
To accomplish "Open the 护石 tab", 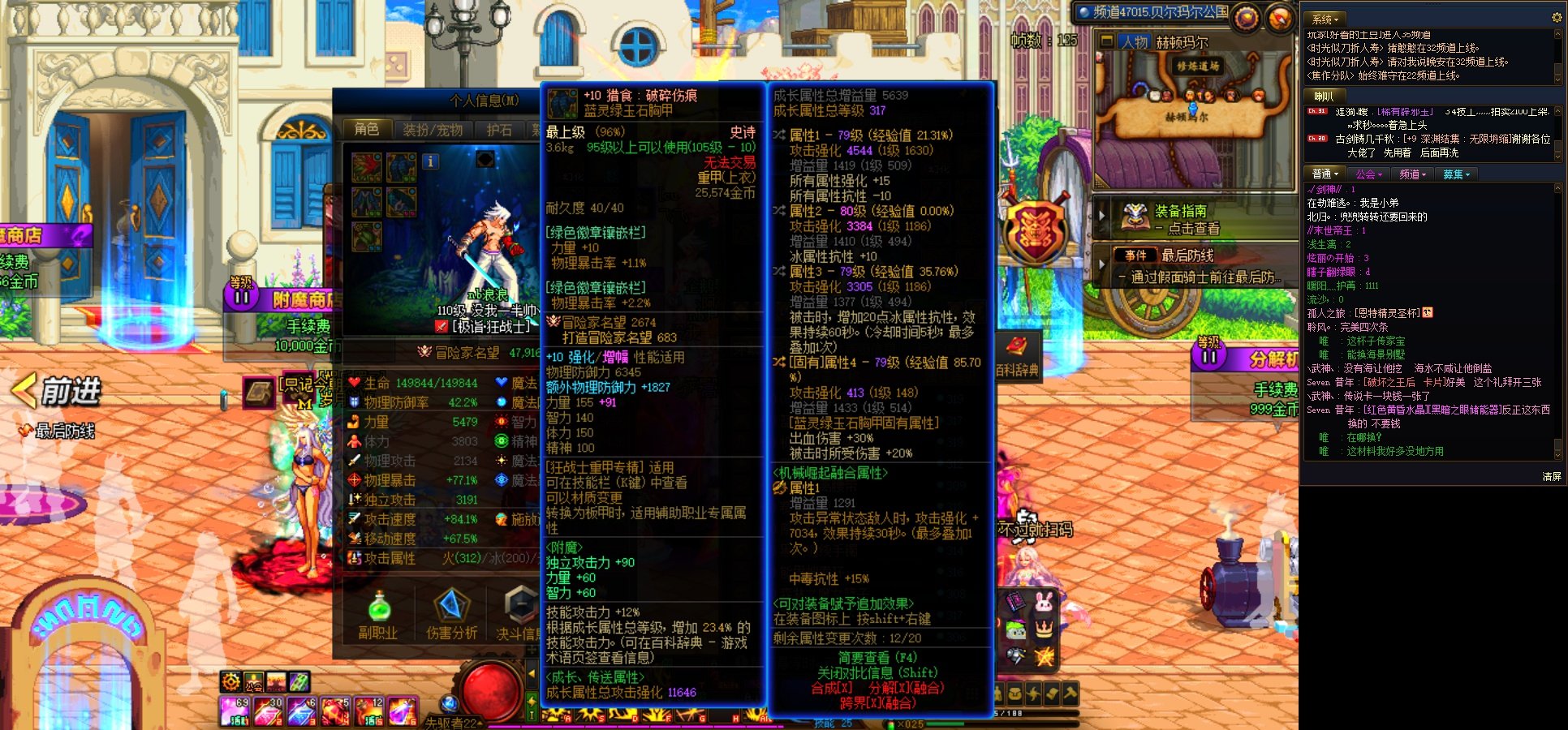I will pyautogui.click(x=498, y=127).
